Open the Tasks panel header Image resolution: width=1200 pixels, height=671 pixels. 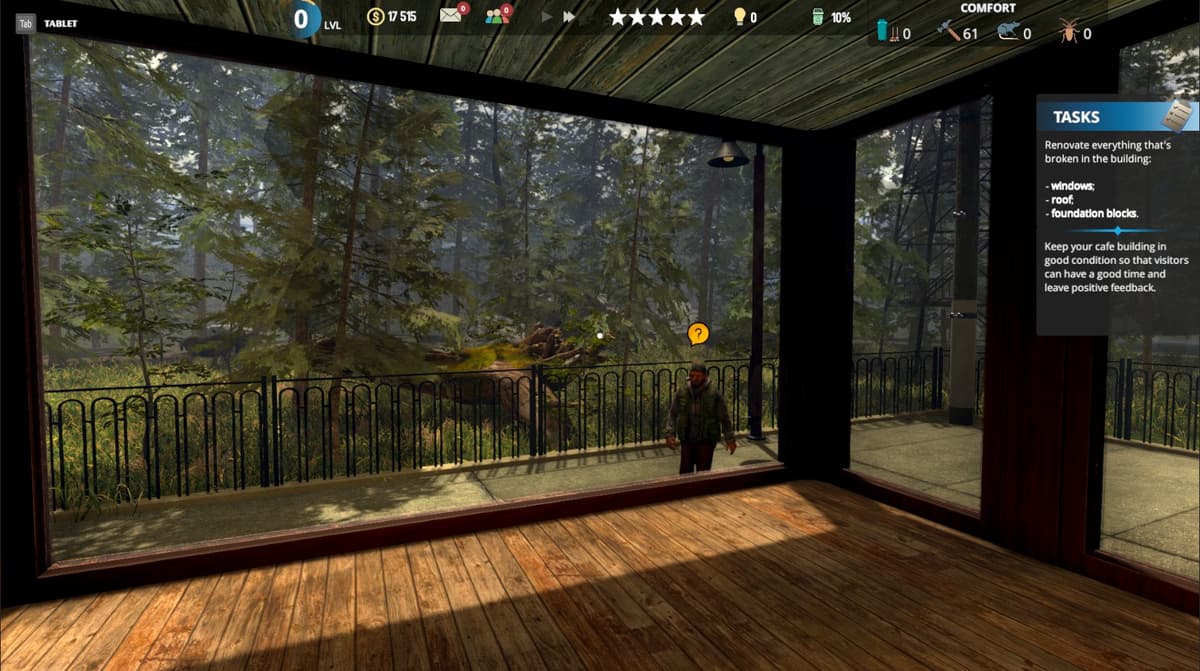click(x=1076, y=117)
